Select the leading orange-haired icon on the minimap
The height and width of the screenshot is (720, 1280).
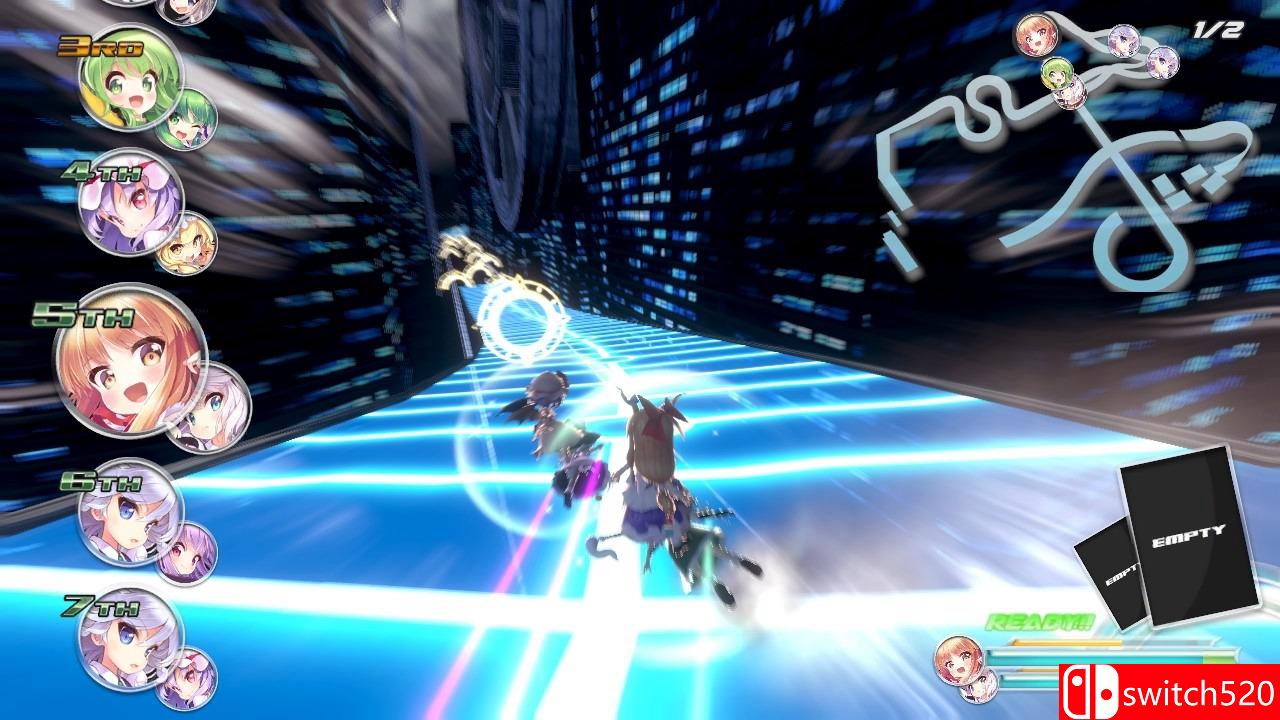pos(1037,37)
